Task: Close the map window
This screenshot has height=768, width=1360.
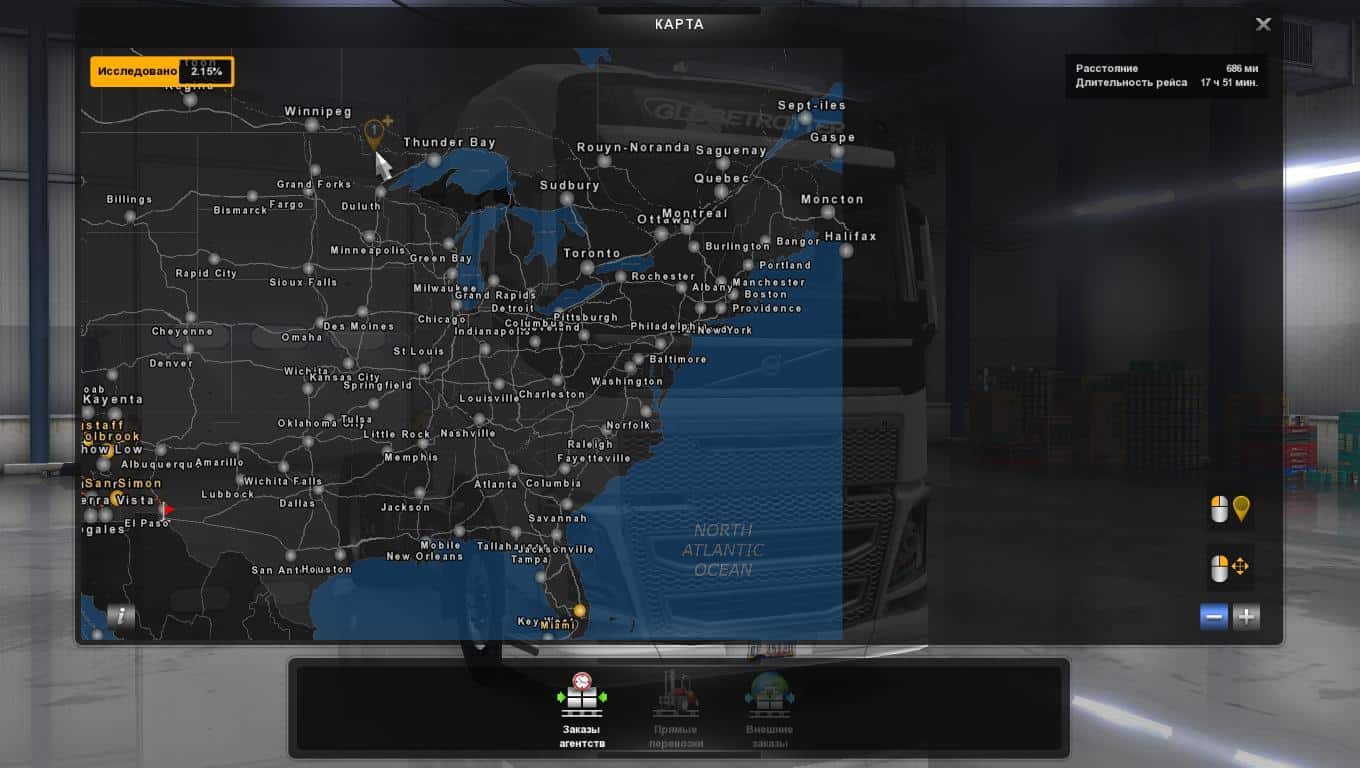Action: [x=1263, y=24]
